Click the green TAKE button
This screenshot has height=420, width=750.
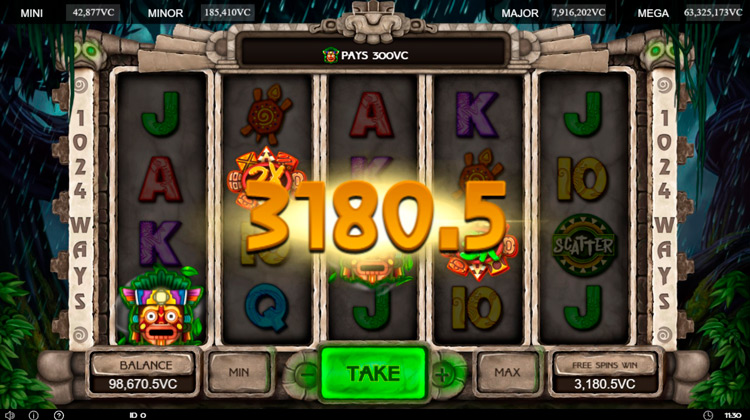pyautogui.click(x=373, y=373)
